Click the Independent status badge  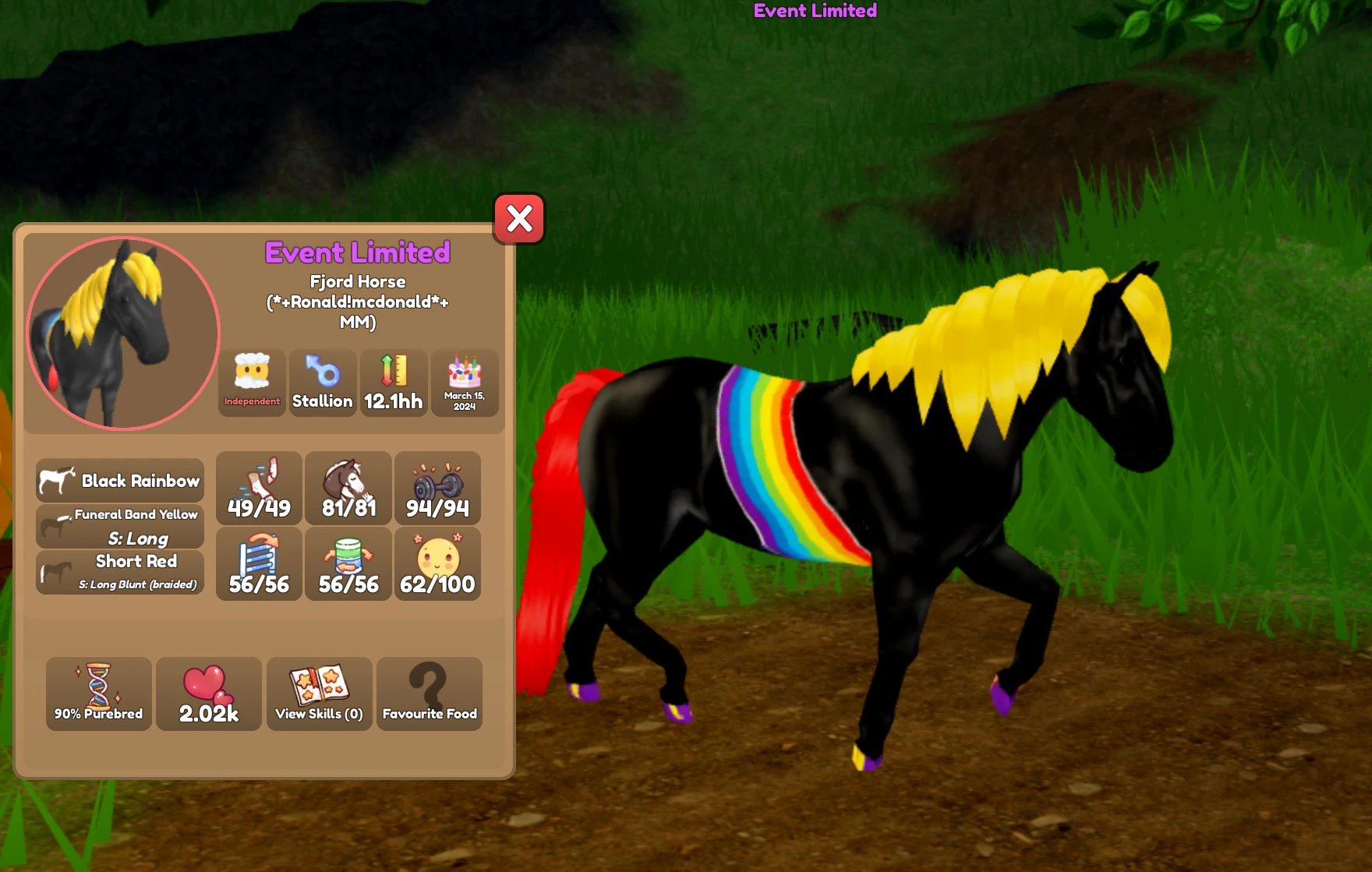pyautogui.click(x=251, y=383)
